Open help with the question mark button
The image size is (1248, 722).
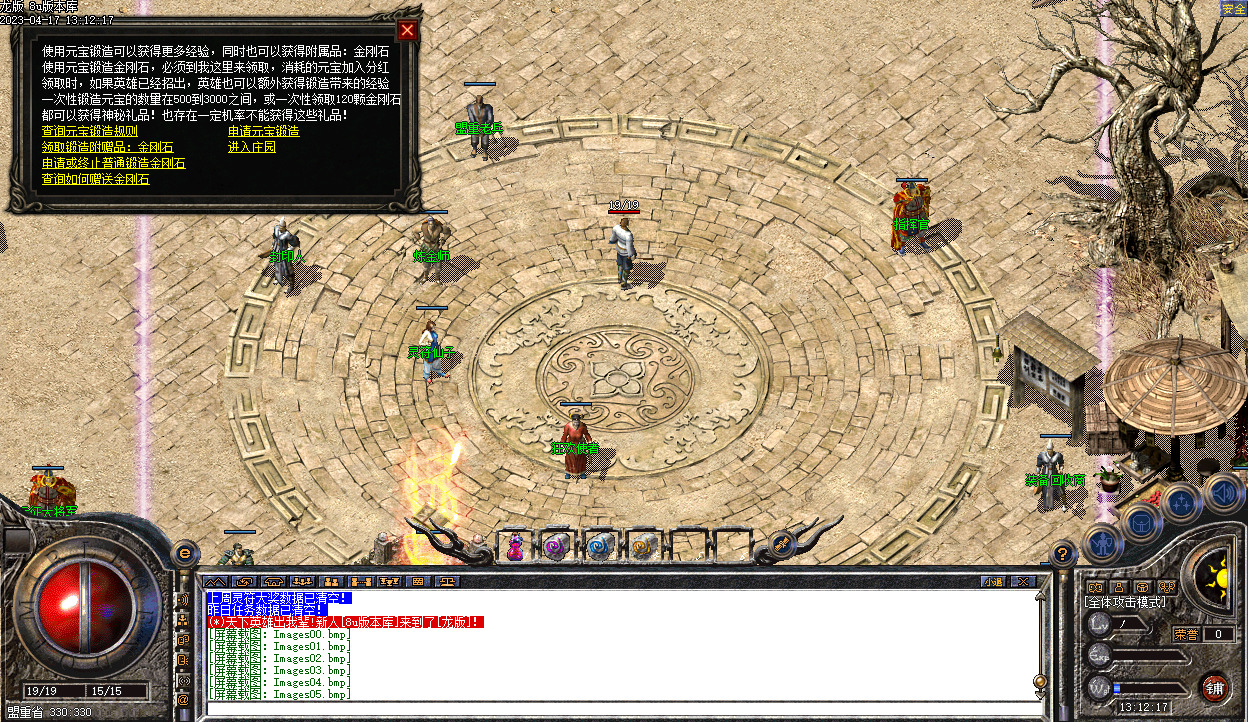pyautogui.click(x=1063, y=553)
